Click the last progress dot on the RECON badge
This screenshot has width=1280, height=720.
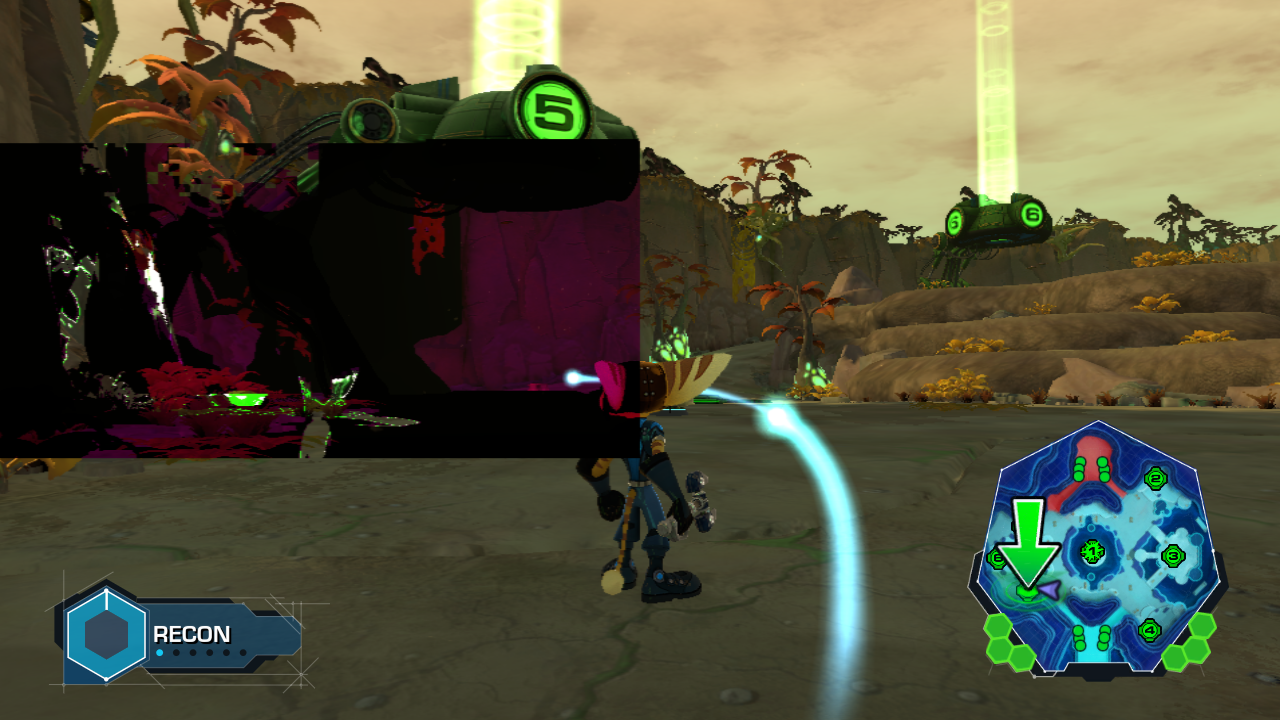(x=243, y=652)
